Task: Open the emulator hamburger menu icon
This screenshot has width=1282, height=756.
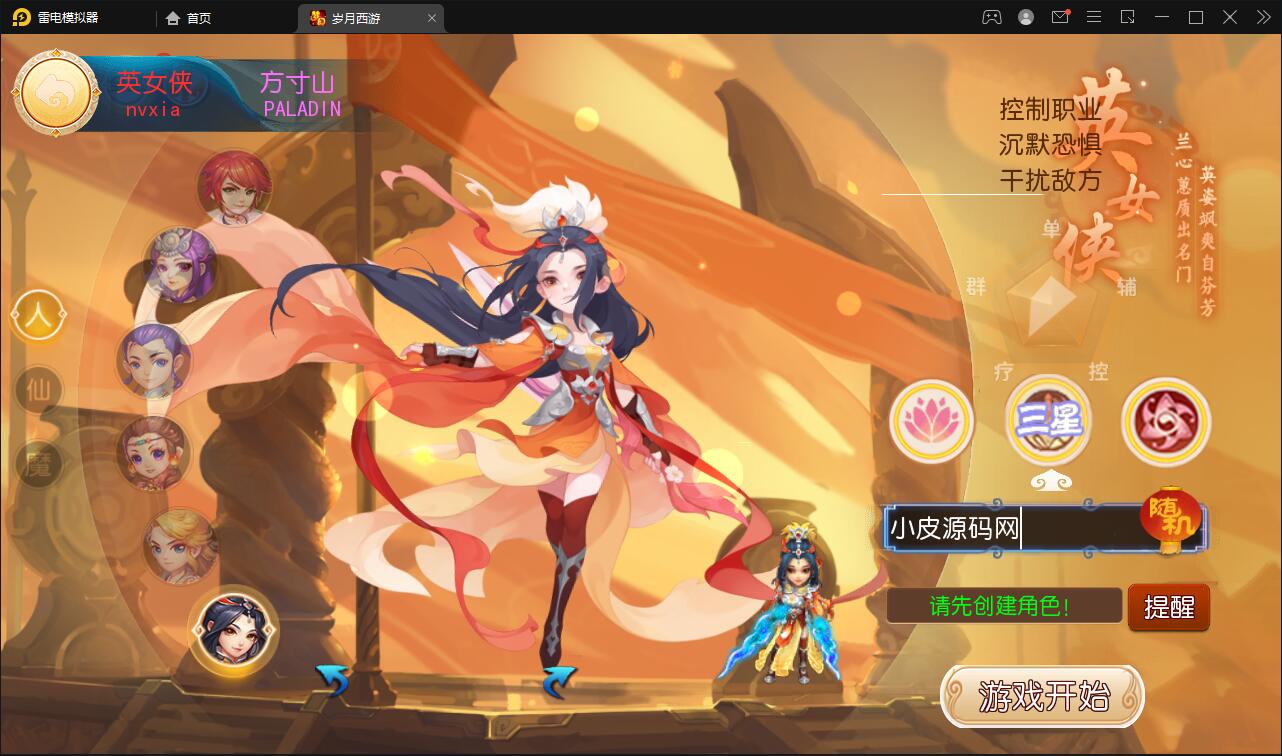Action: tap(1094, 17)
